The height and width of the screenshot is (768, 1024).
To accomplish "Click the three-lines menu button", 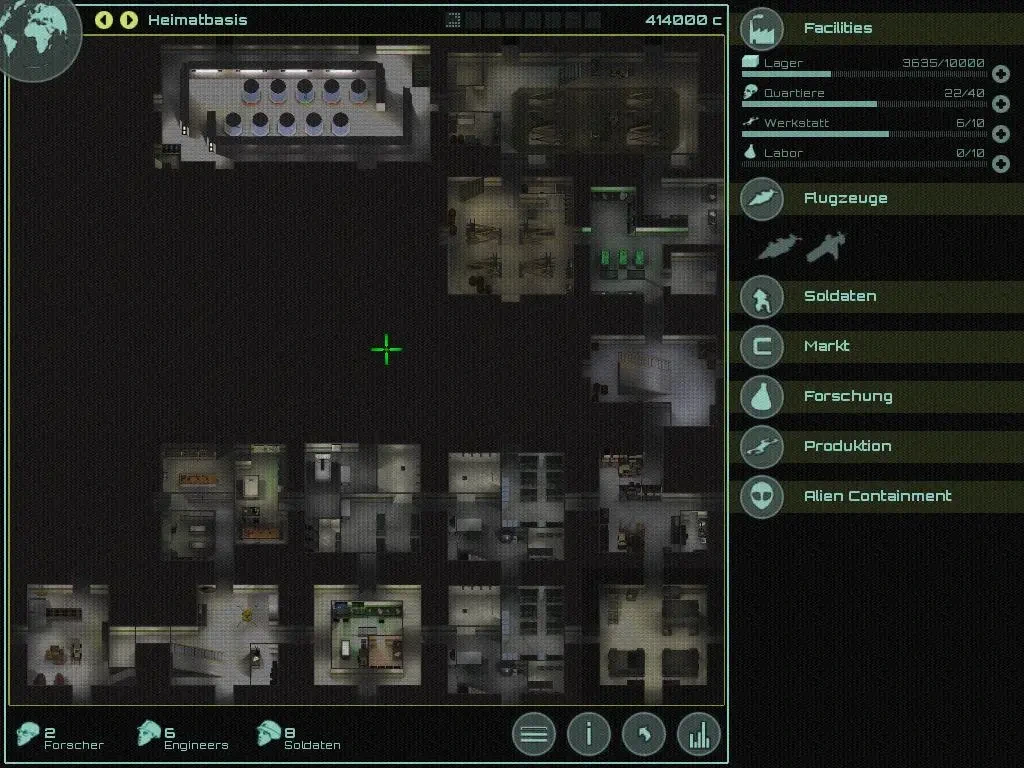I will click(534, 735).
